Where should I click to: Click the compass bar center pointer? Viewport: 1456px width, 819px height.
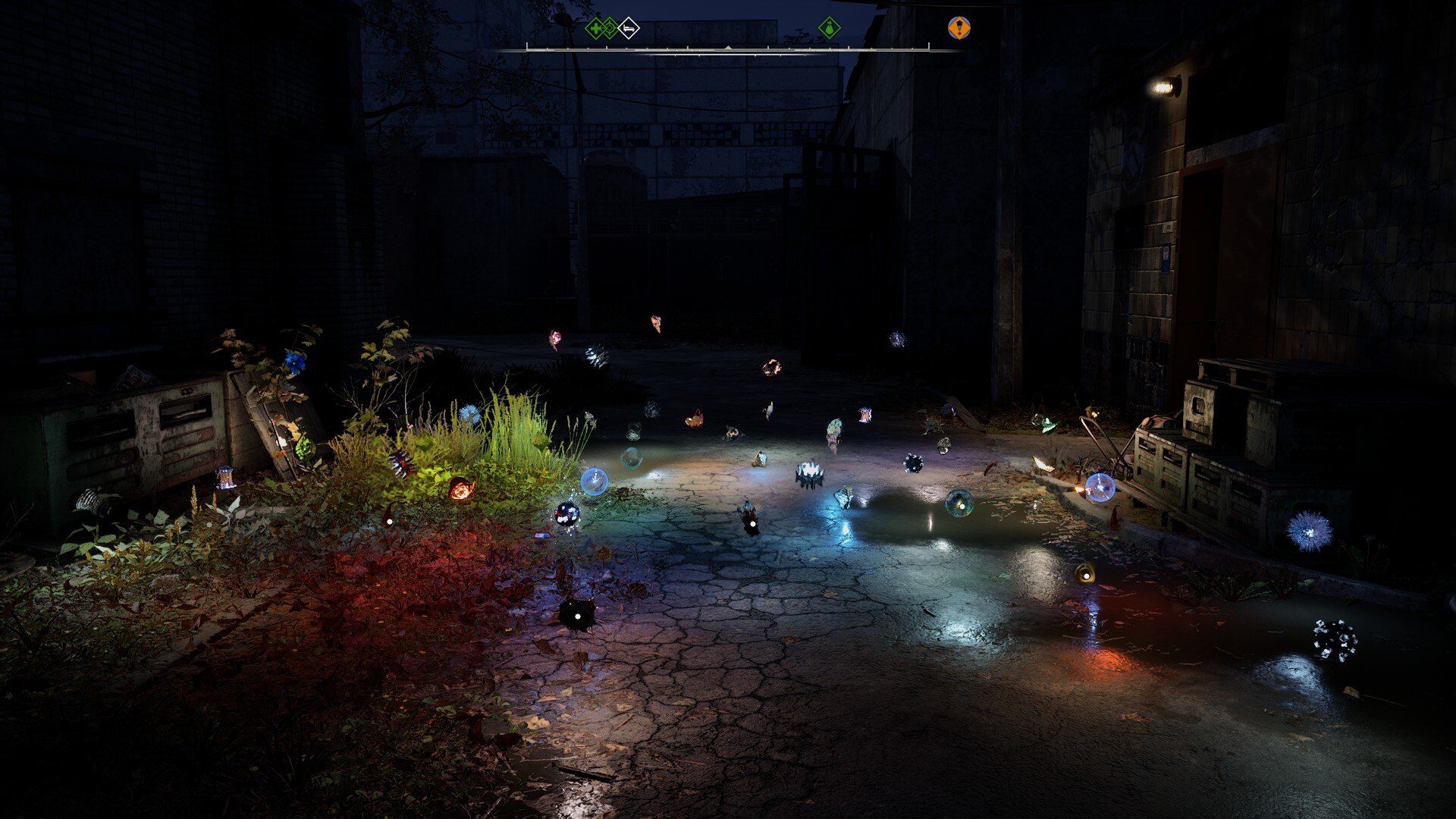tap(728, 48)
